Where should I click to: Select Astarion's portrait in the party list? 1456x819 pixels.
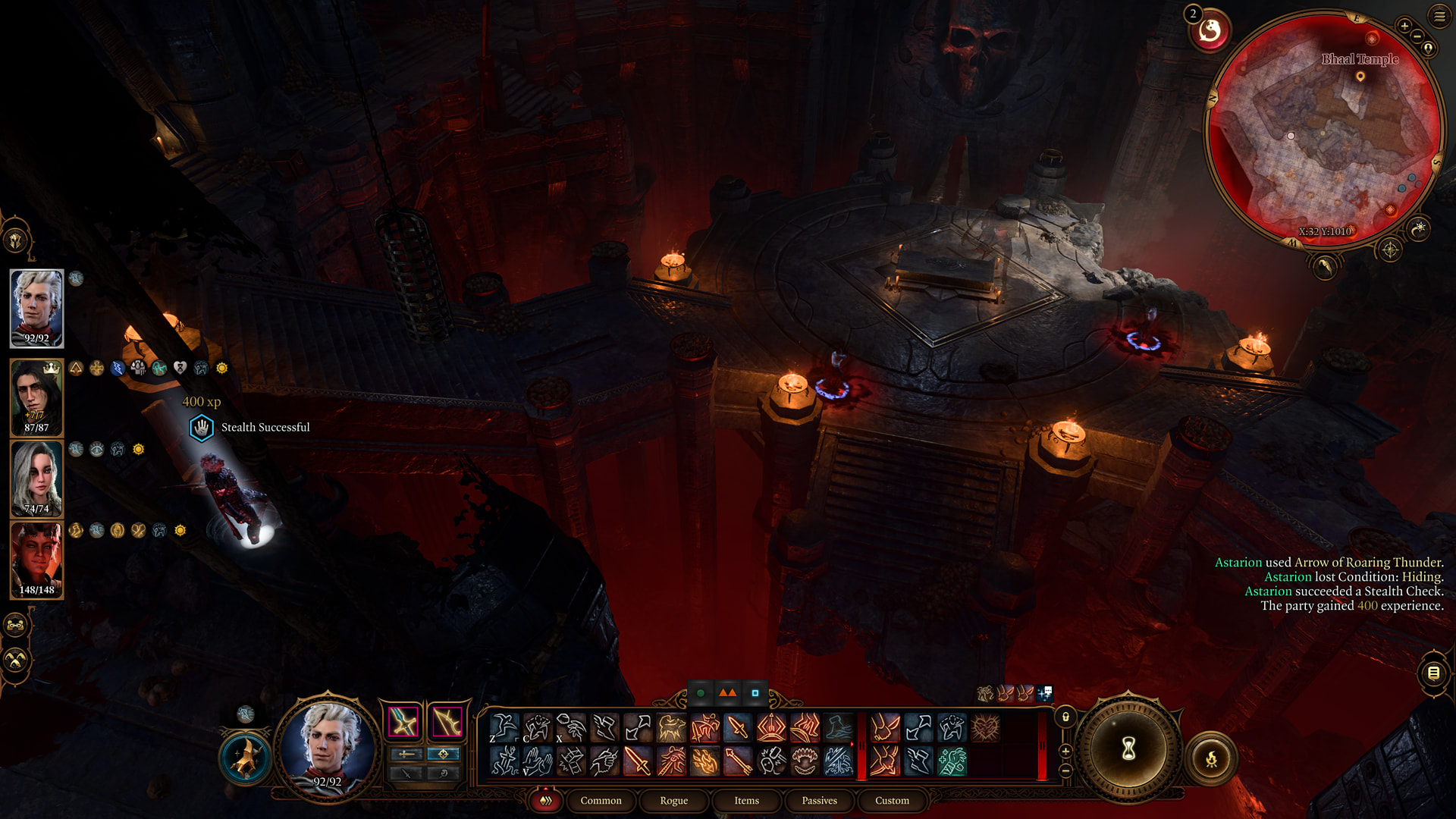point(36,309)
